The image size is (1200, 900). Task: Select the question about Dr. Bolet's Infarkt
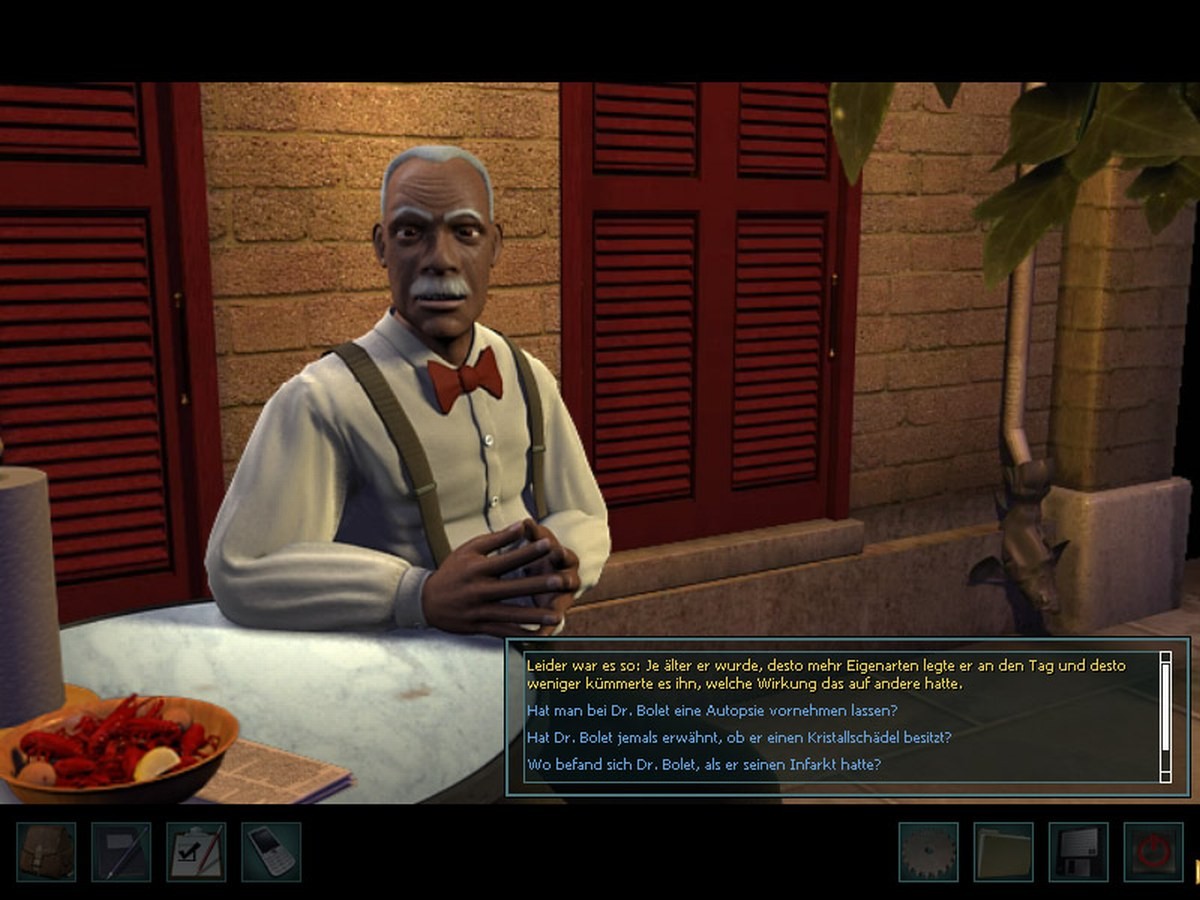[x=703, y=765]
